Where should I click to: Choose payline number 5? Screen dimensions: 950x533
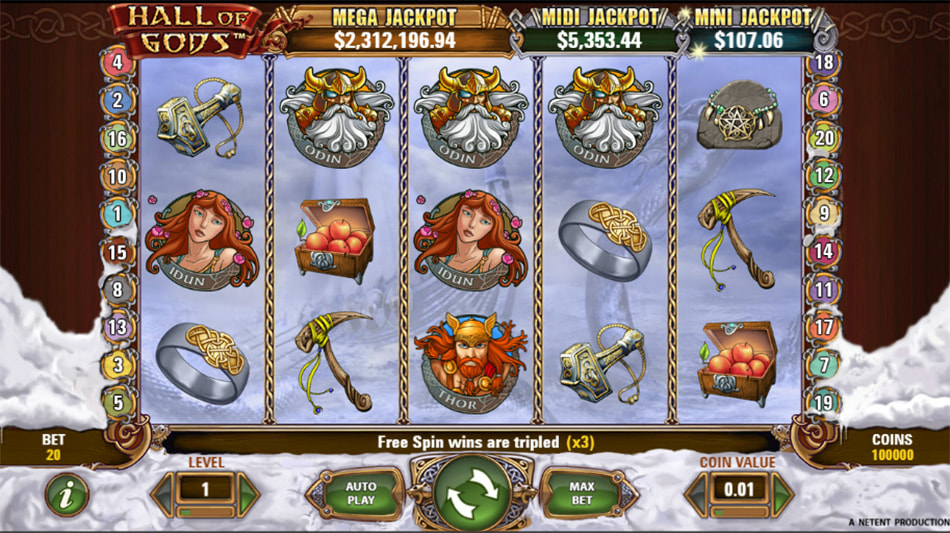118,403
